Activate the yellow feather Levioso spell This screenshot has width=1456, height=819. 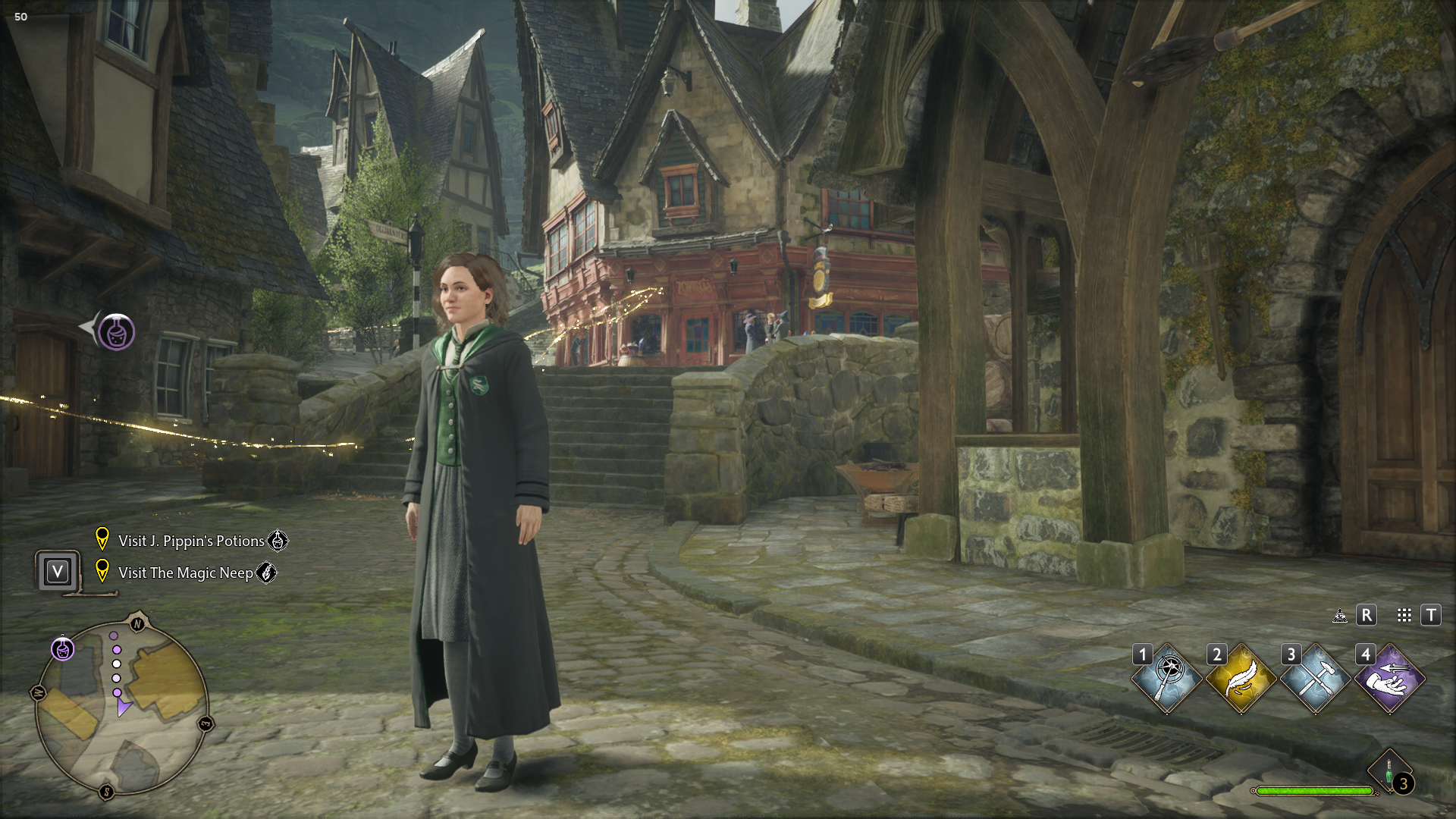[x=1241, y=679]
